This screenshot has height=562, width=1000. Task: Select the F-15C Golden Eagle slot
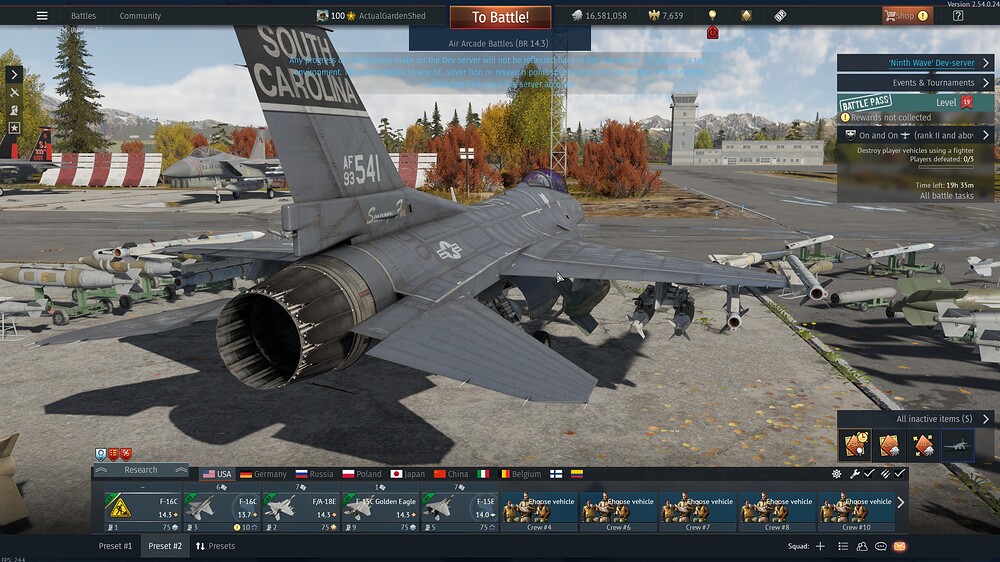tap(379, 507)
